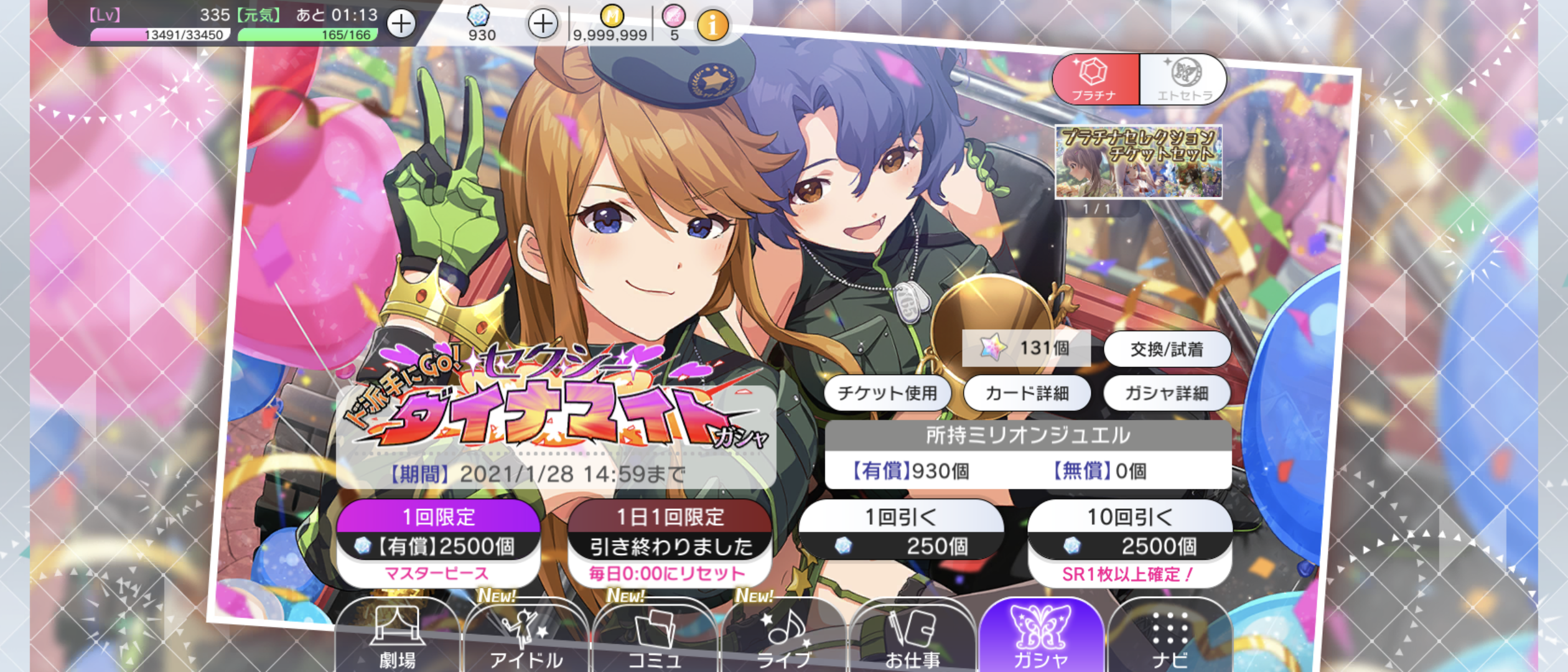Show カード詳細 card details

(x=1027, y=393)
